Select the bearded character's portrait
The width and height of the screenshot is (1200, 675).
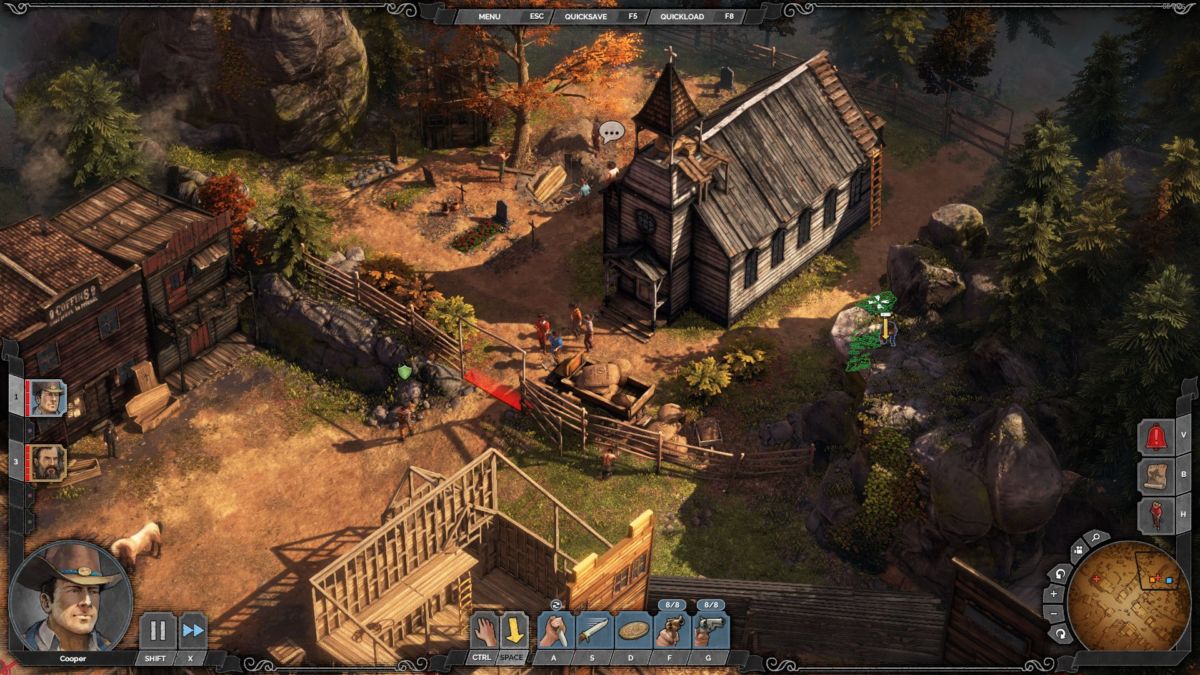point(47,462)
